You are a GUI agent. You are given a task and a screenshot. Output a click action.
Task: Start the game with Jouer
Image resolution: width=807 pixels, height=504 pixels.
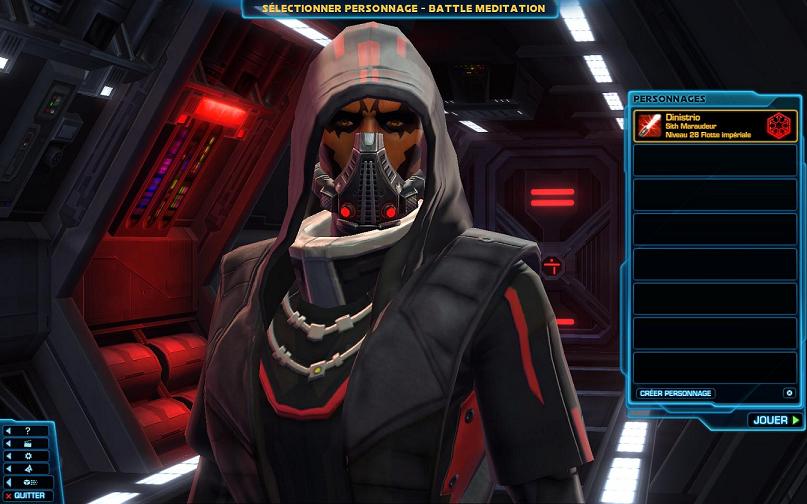coord(775,420)
